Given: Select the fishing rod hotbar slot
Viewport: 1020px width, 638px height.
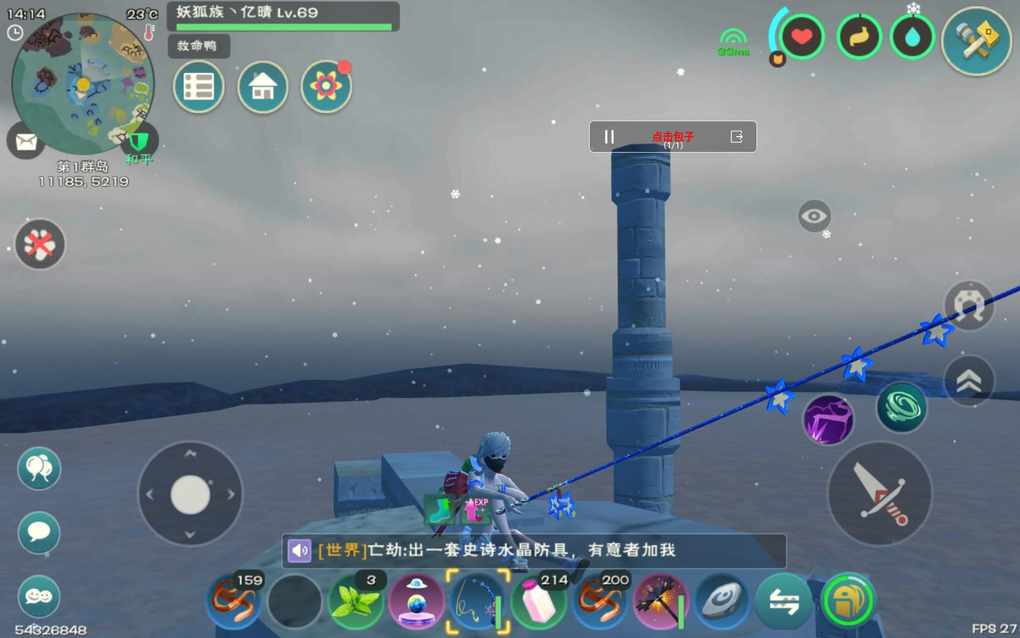Looking at the screenshot, I should [477, 602].
